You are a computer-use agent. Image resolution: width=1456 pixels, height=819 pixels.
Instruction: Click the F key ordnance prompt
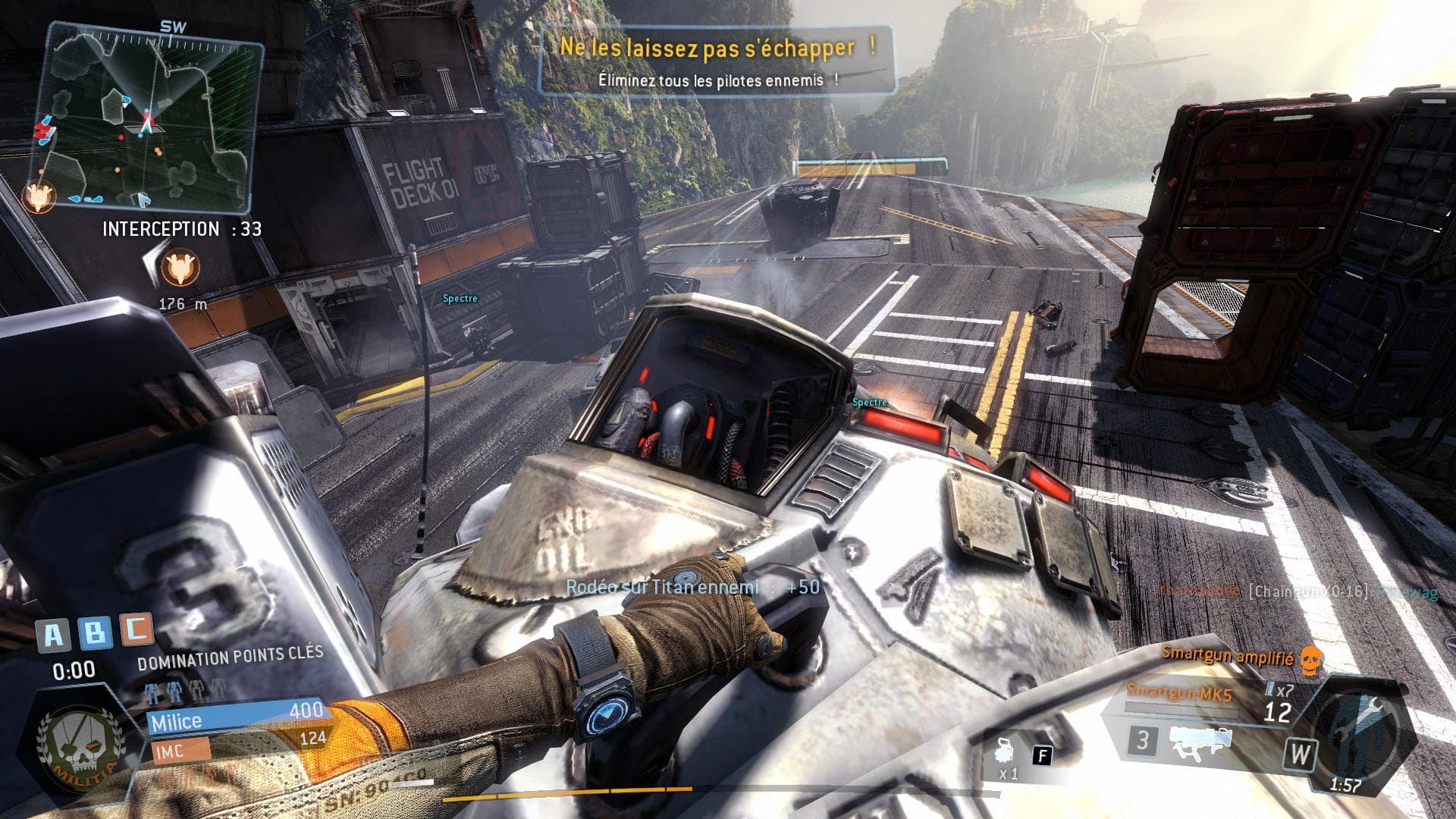[x=1043, y=756]
